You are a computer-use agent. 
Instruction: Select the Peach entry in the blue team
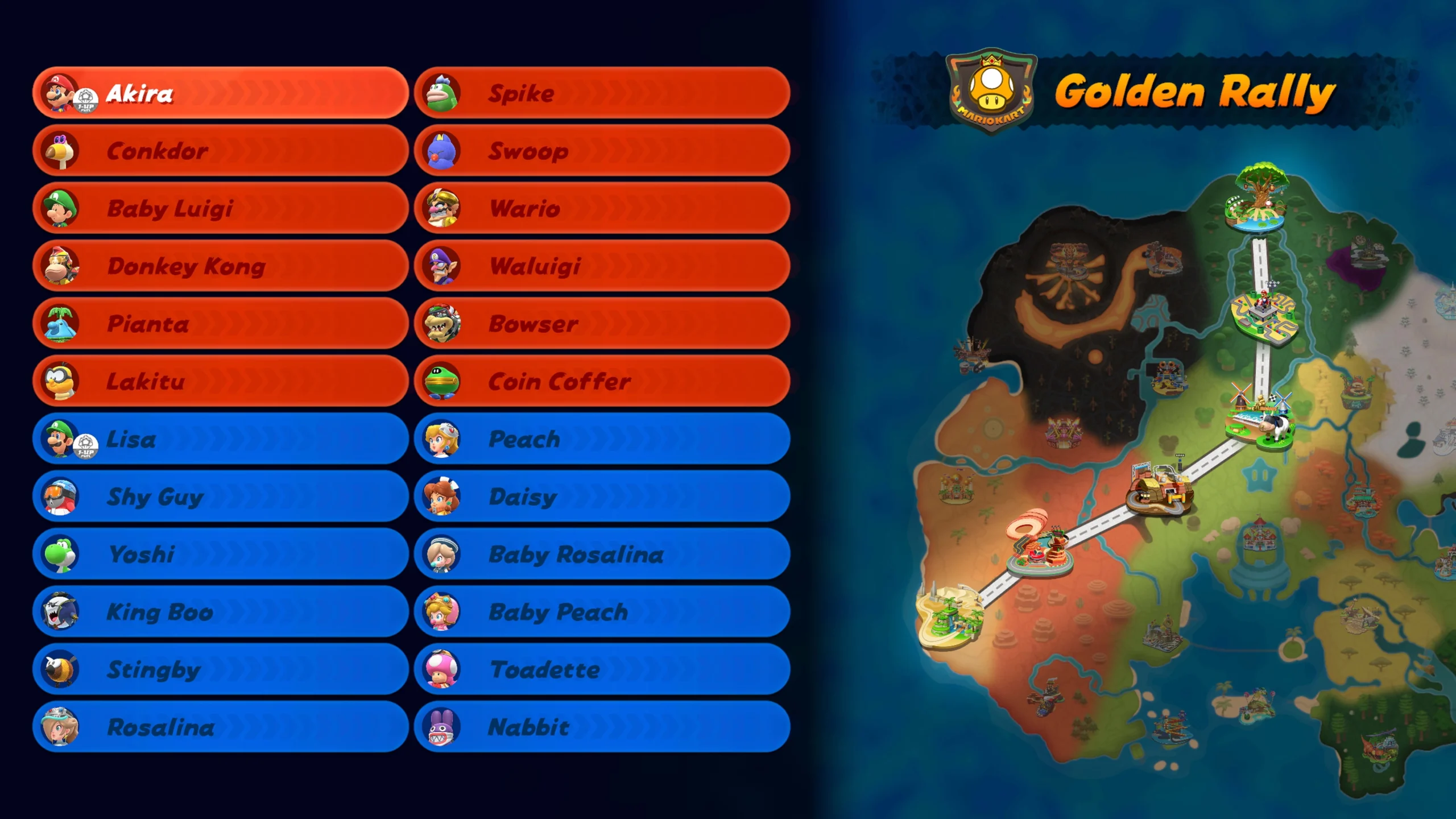(x=523, y=439)
